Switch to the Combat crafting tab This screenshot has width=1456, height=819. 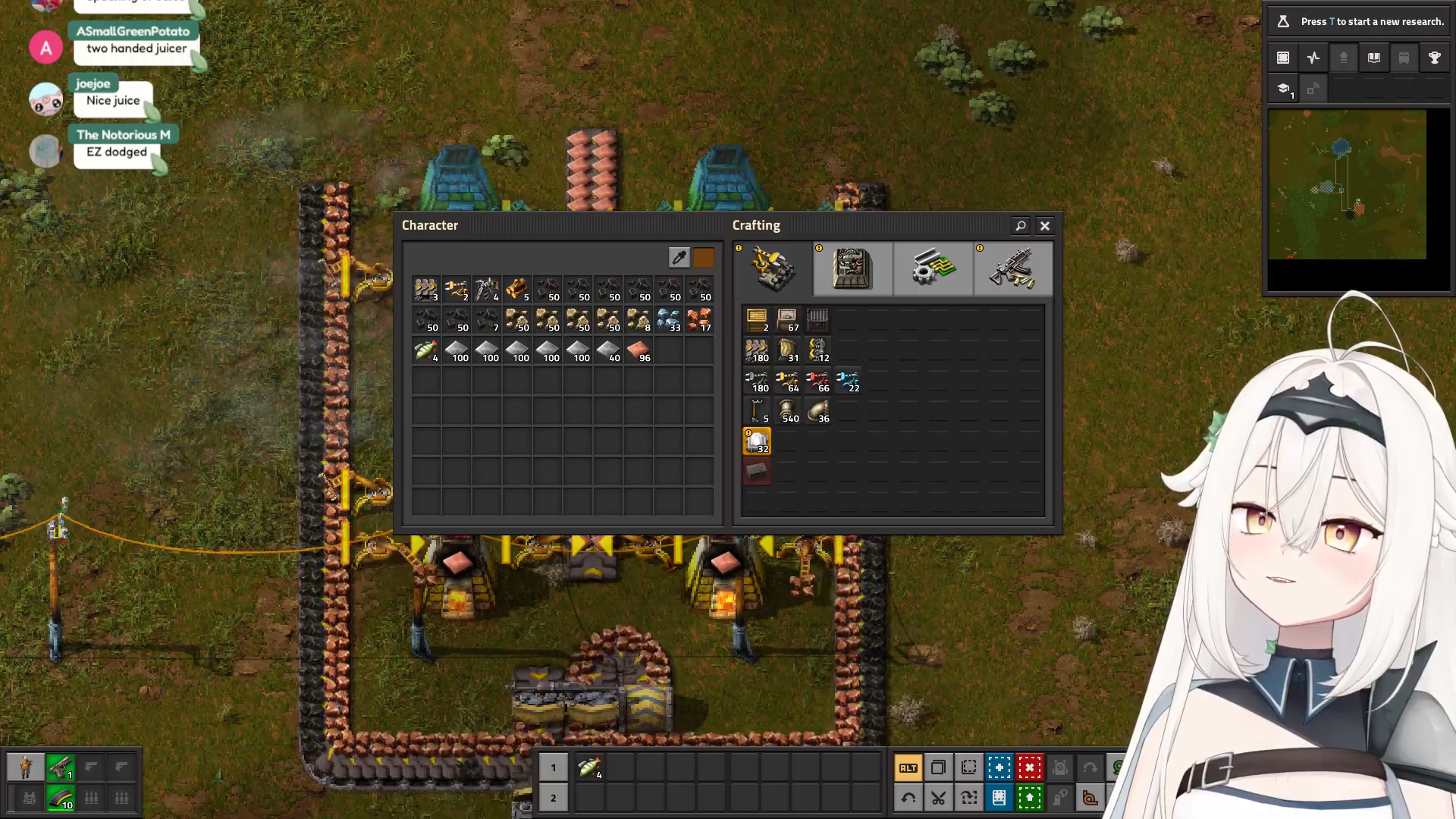pyautogui.click(x=1013, y=268)
